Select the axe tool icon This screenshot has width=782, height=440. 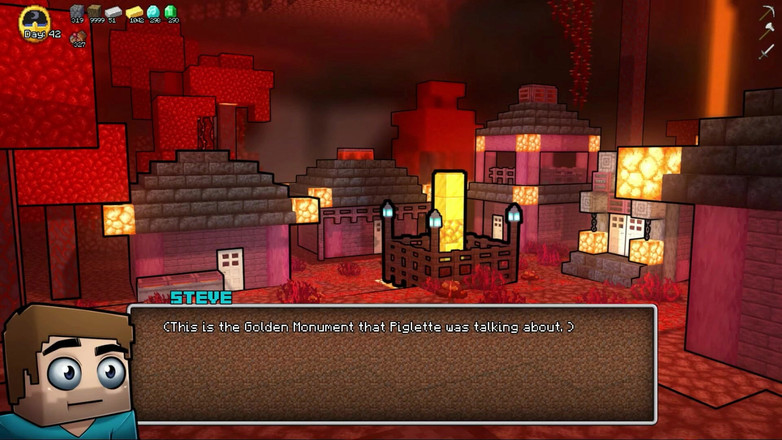[767, 32]
